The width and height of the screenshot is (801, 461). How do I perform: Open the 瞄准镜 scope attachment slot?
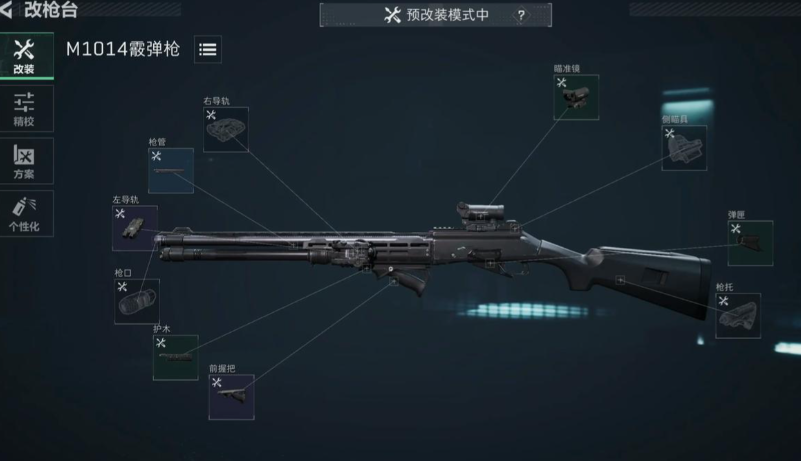point(577,97)
